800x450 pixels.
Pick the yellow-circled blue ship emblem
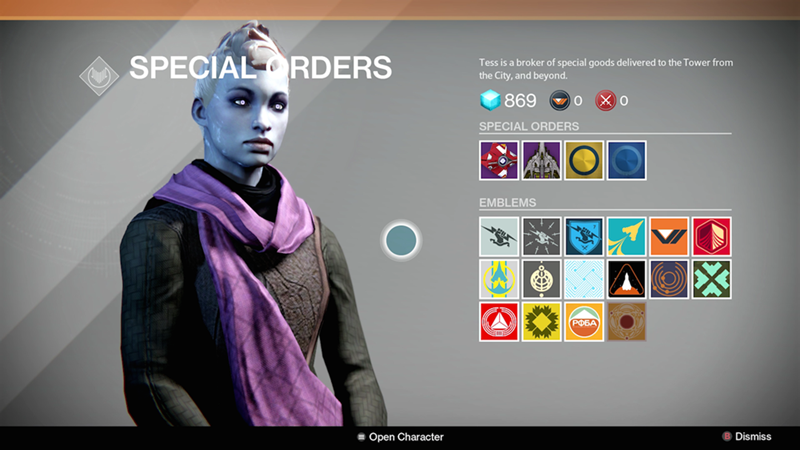499,279
